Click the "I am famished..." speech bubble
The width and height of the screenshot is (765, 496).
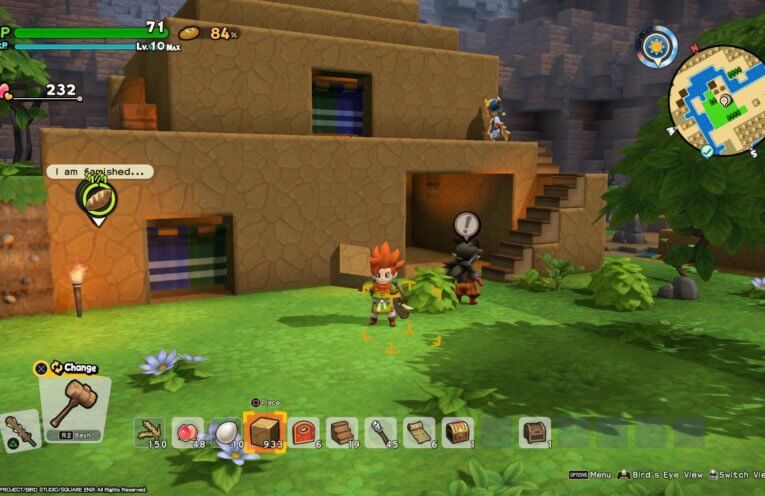[99, 171]
